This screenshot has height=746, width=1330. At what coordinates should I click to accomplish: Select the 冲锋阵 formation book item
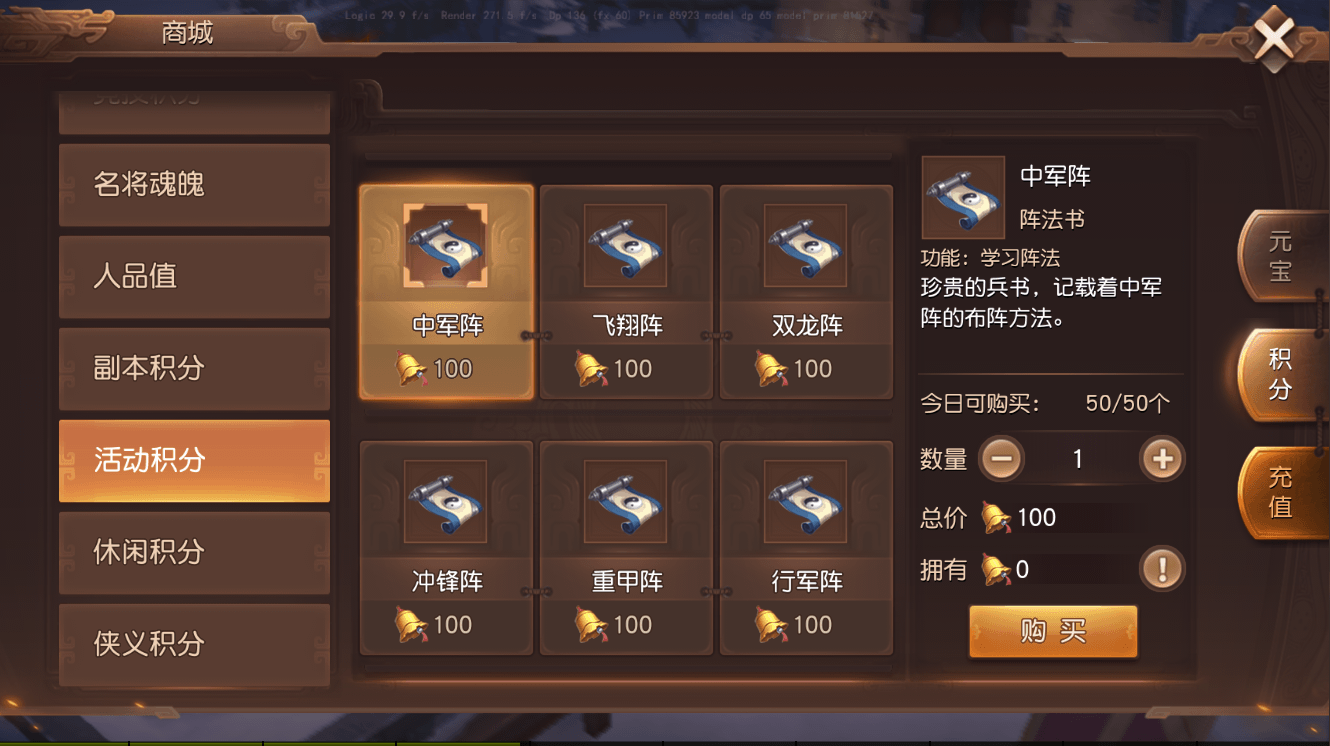click(x=446, y=545)
